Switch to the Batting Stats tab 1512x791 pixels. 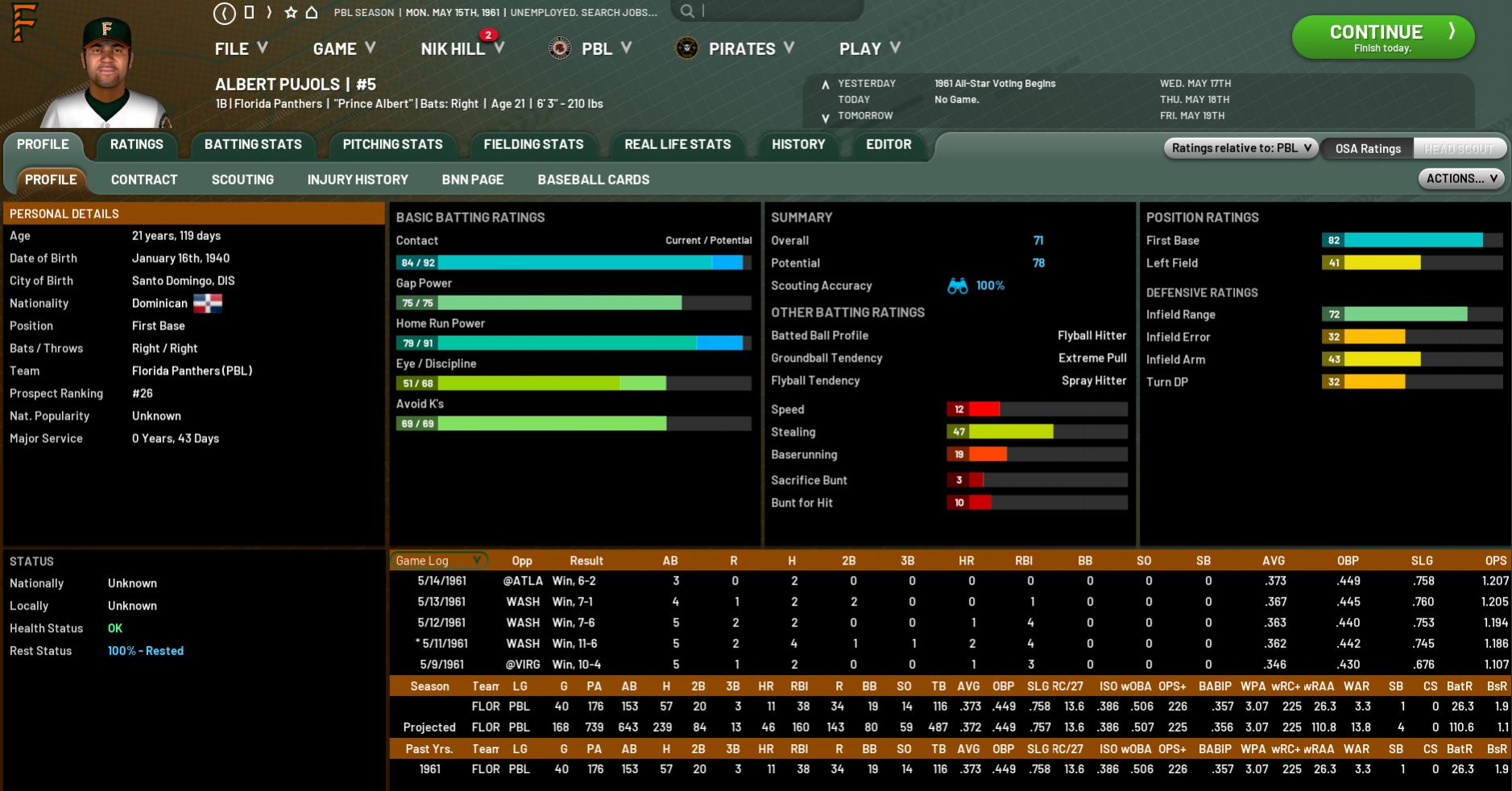253,145
